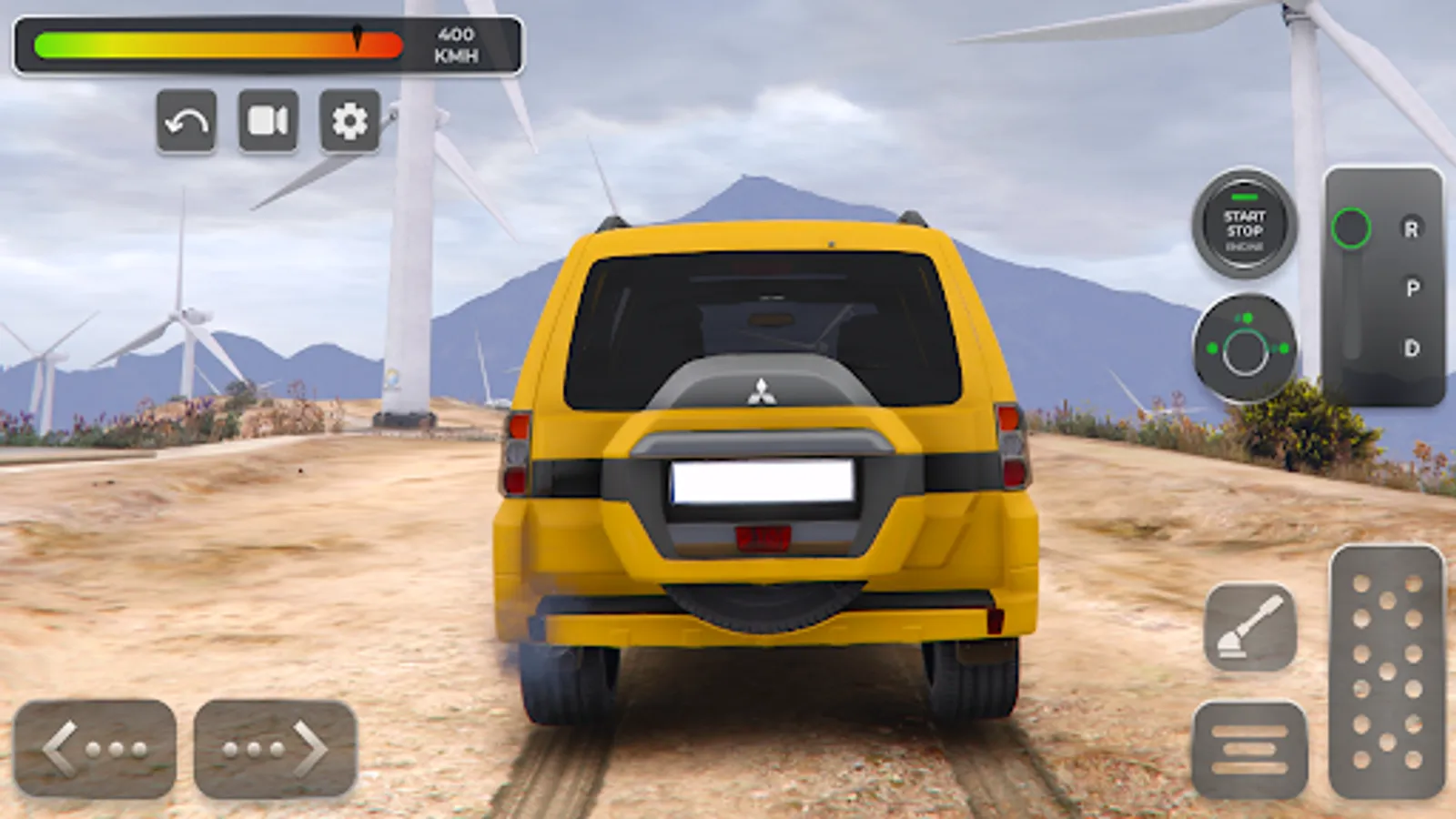
Task: Shift gear to P for park
Action: [x=1411, y=288]
